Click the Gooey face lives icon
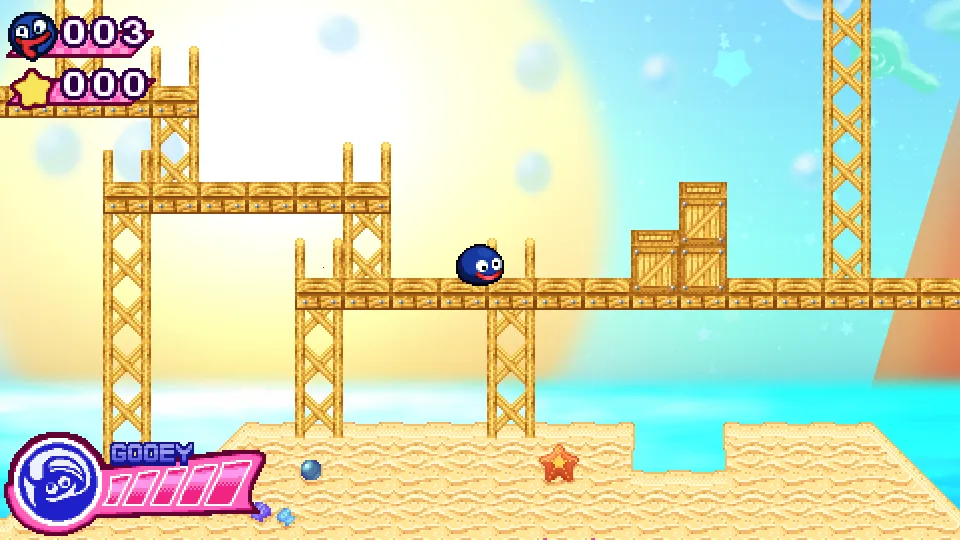 tap(32, 36)
